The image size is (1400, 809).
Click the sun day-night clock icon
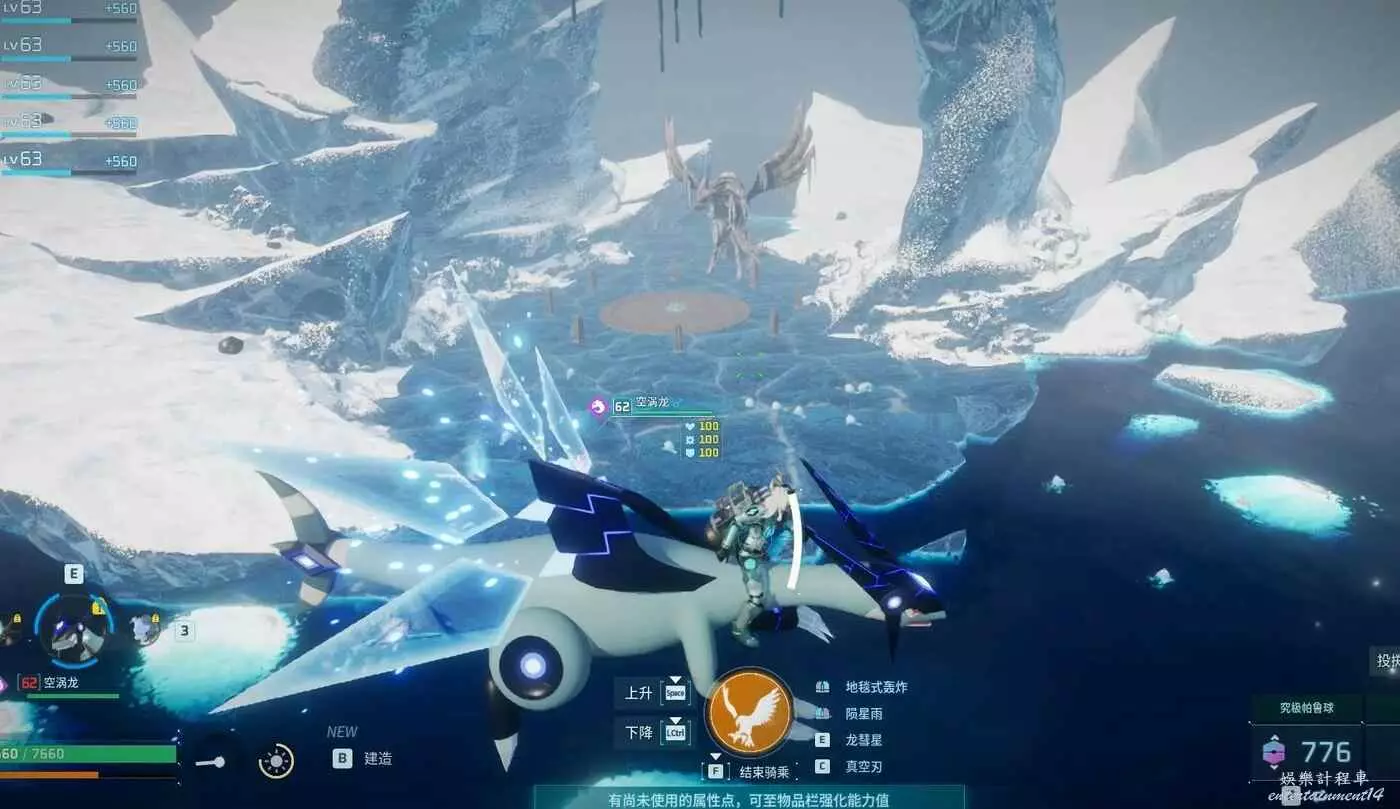pyautogui.click(x=276, y=761)
